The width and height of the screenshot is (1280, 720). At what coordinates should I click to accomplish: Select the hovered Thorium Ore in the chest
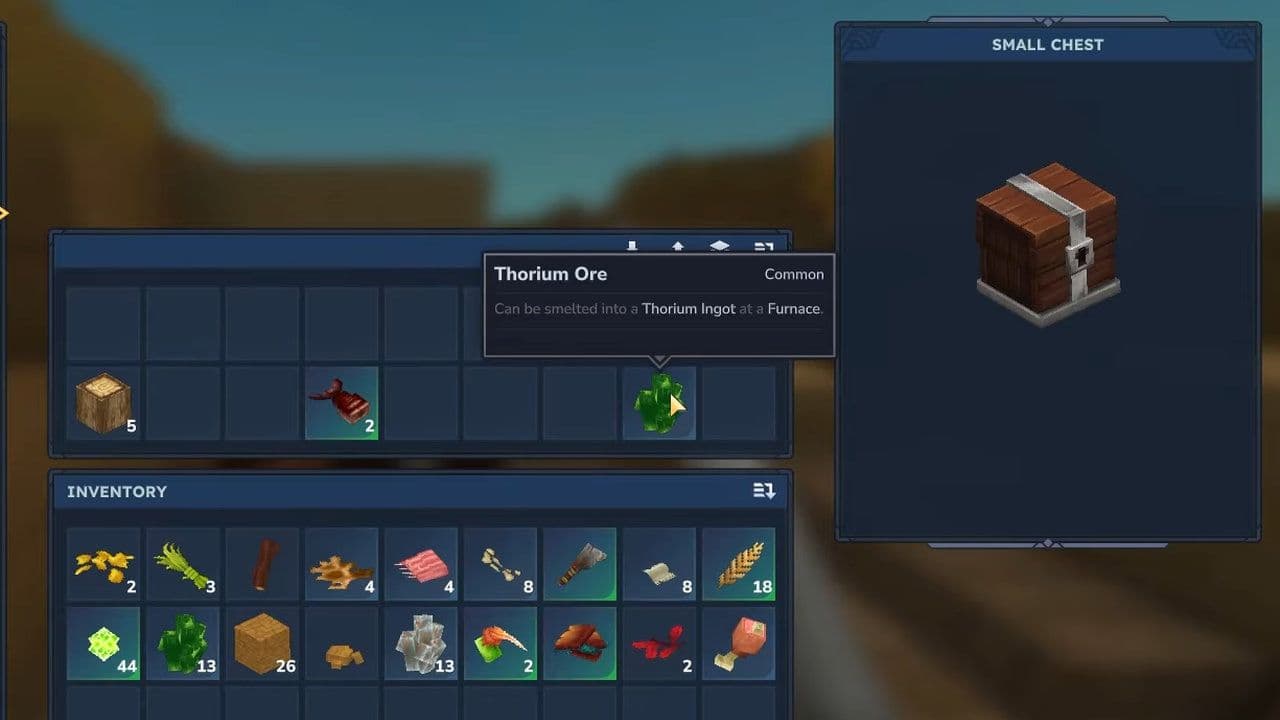659,403
